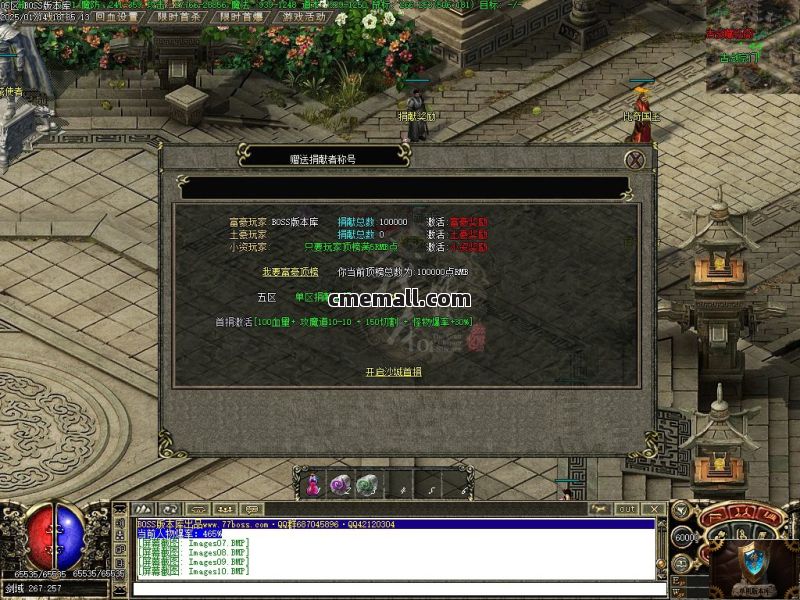Close the chat panel with X
Screen dimensions: 800x600
pyautogui.click(x=655, y=509)
